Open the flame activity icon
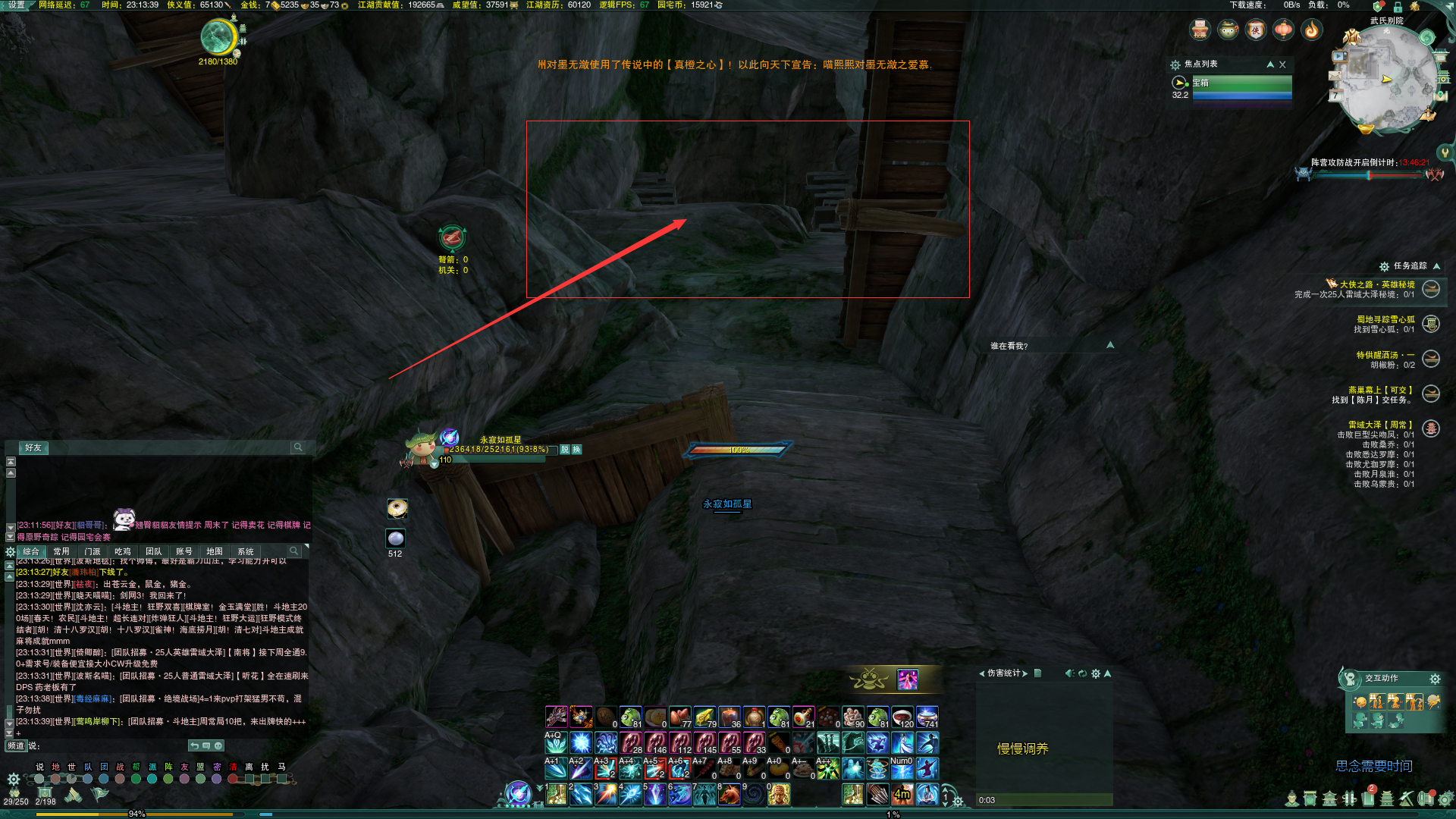1456x819 pixels. tap(1311, 30)
